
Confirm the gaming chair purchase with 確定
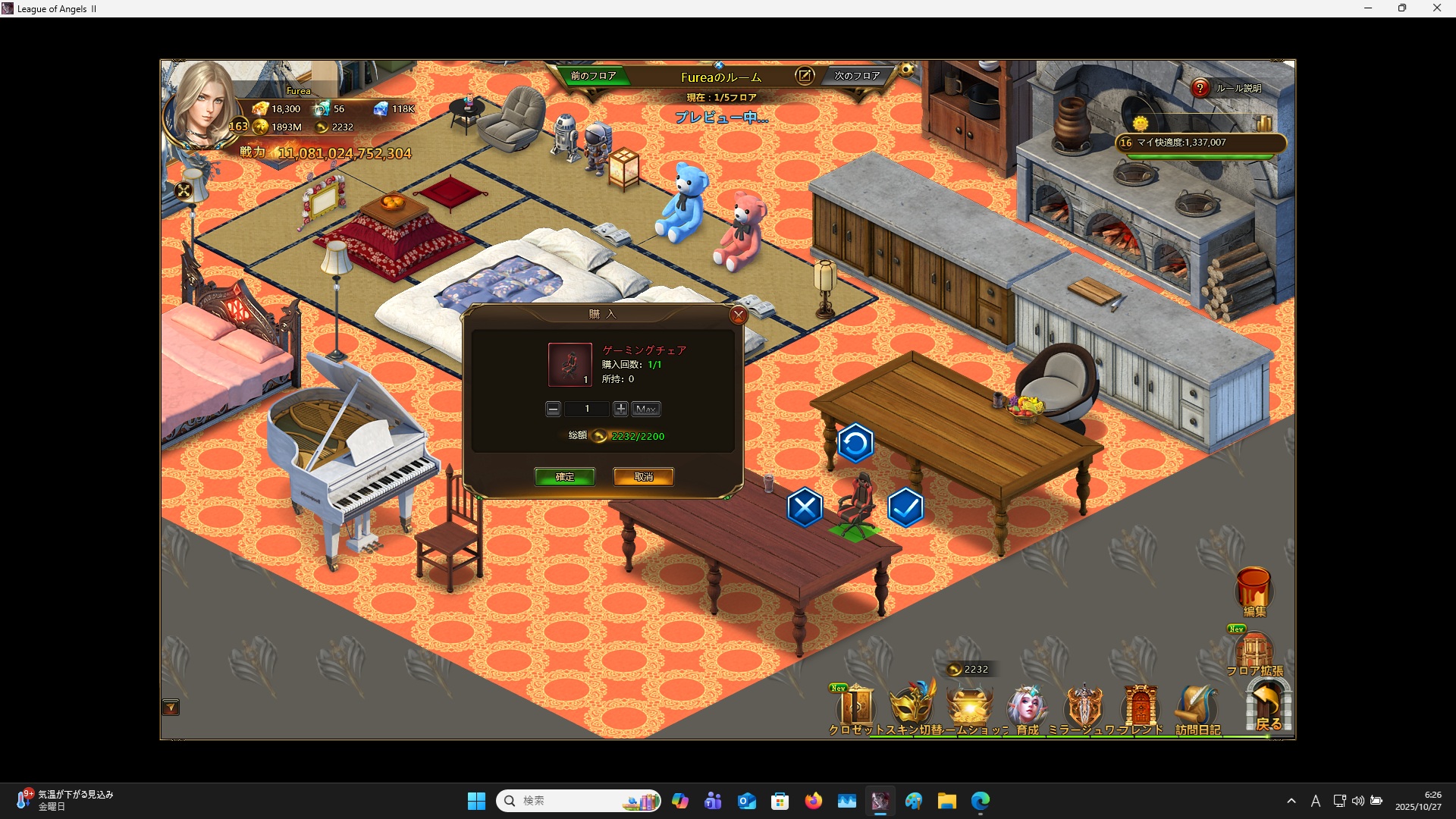pyautogui.click(x=564, y=476)
